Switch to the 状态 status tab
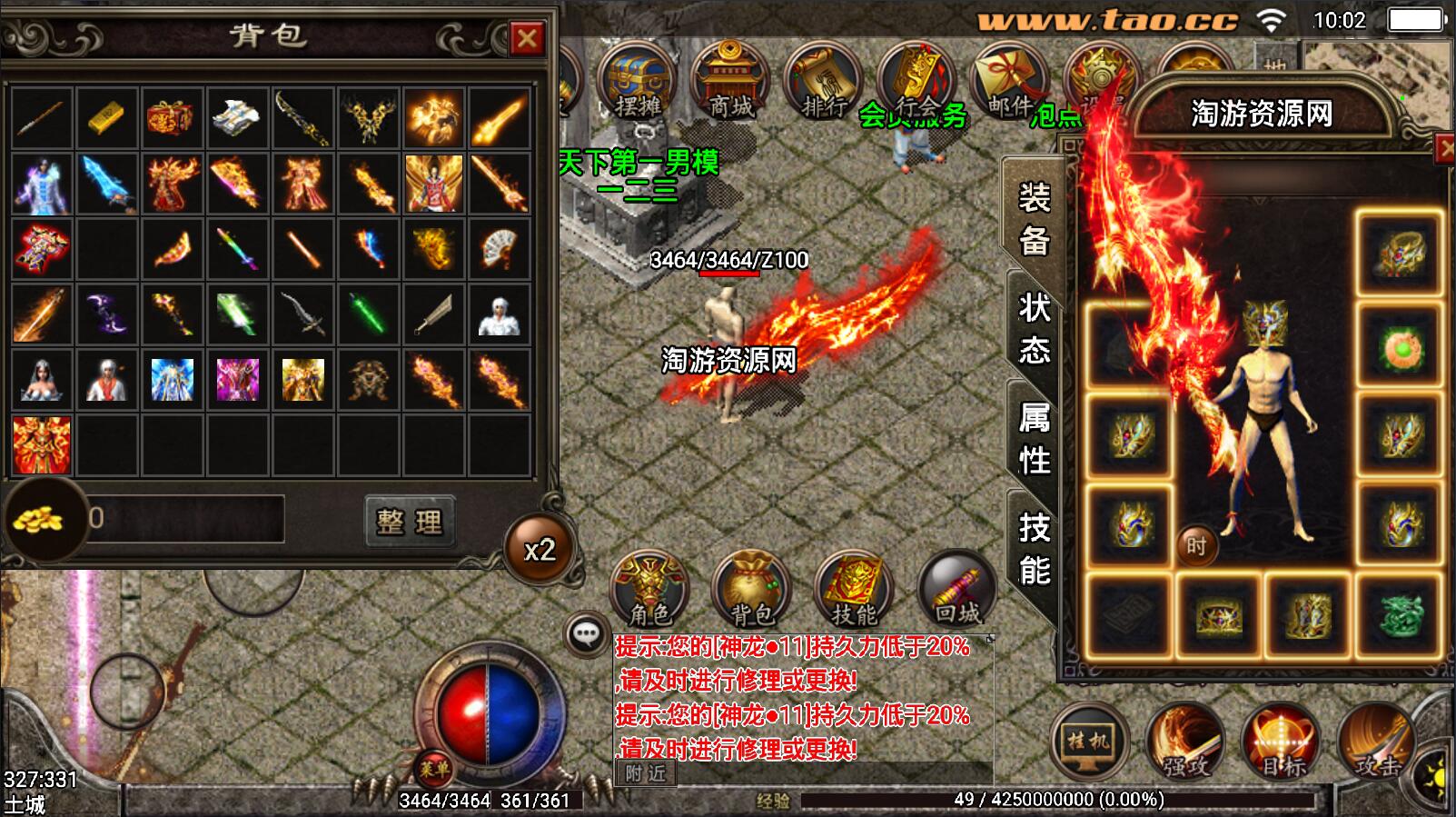 (x=1034, y=328)
